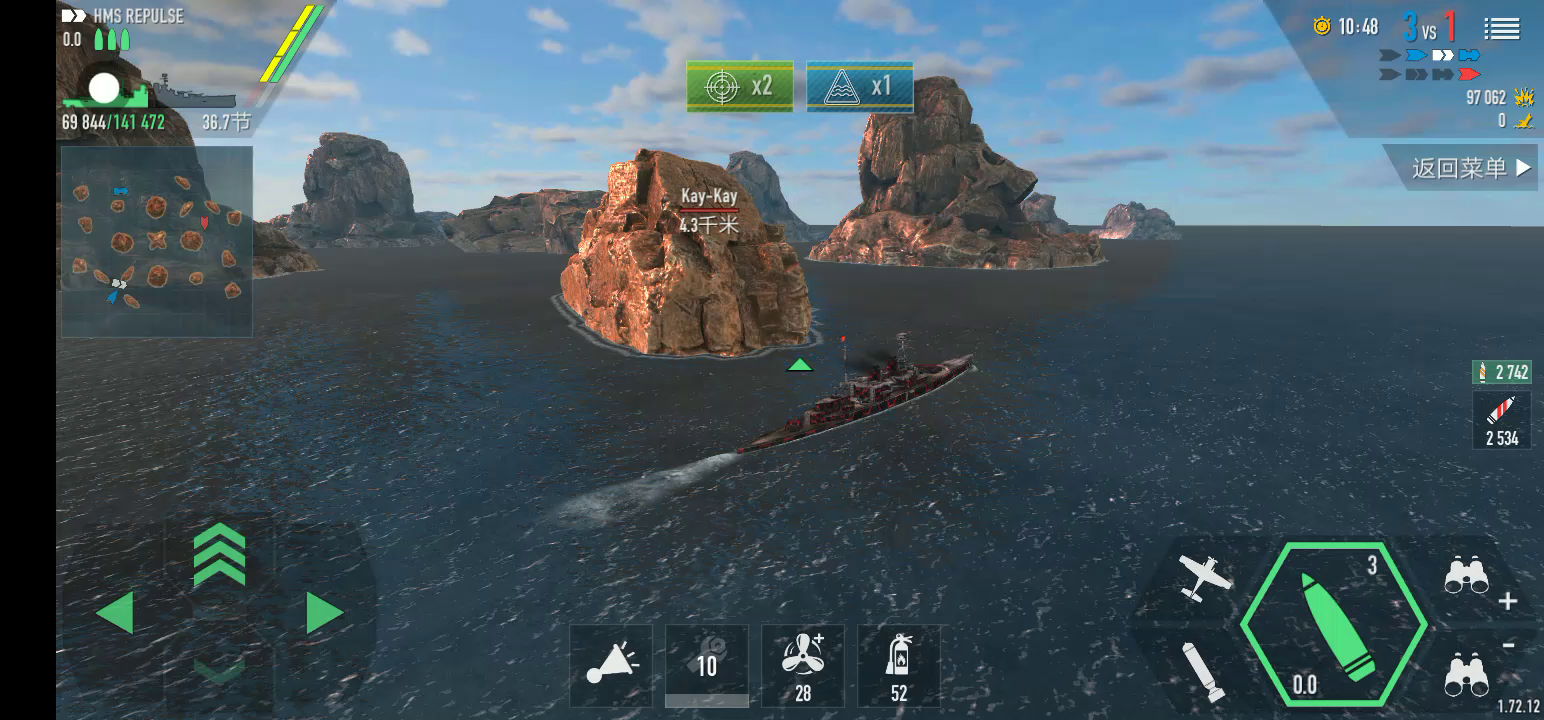Image resolution: width=1544 pixels, height=720 pixels.
Task: Switch to the red-striped shell ammo
Action: (x=1501, y=420)
